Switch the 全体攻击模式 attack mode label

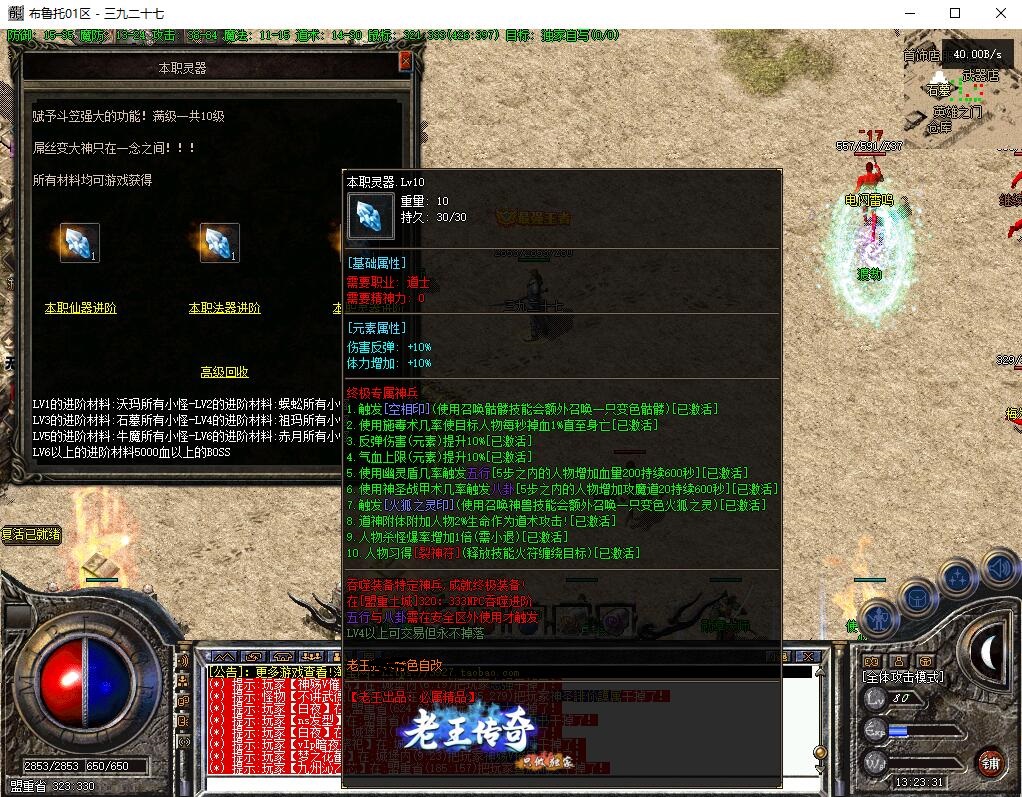tap(903, 677)
